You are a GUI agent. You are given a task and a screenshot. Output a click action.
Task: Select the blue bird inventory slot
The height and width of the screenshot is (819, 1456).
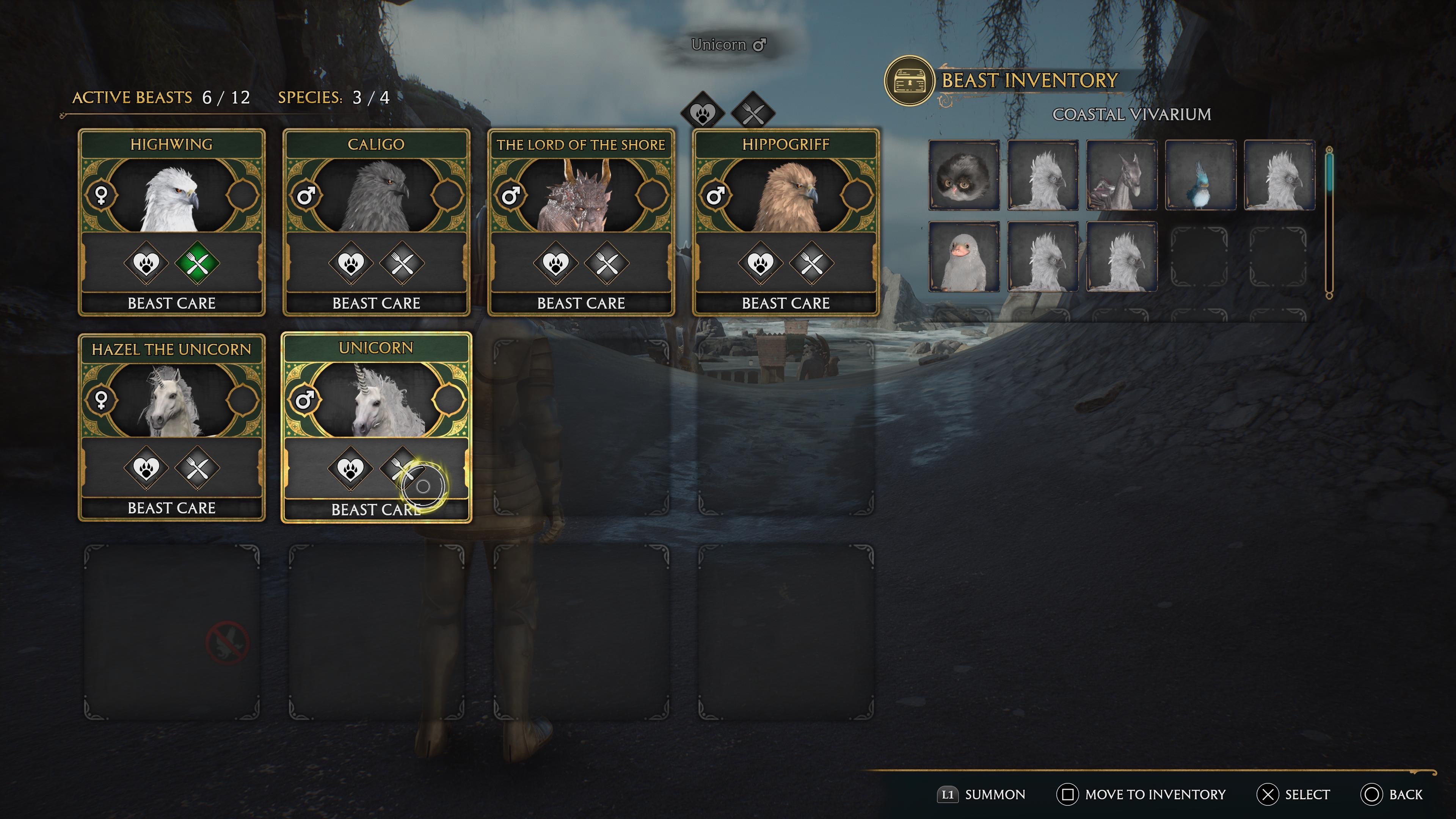tap(1200, 176)
